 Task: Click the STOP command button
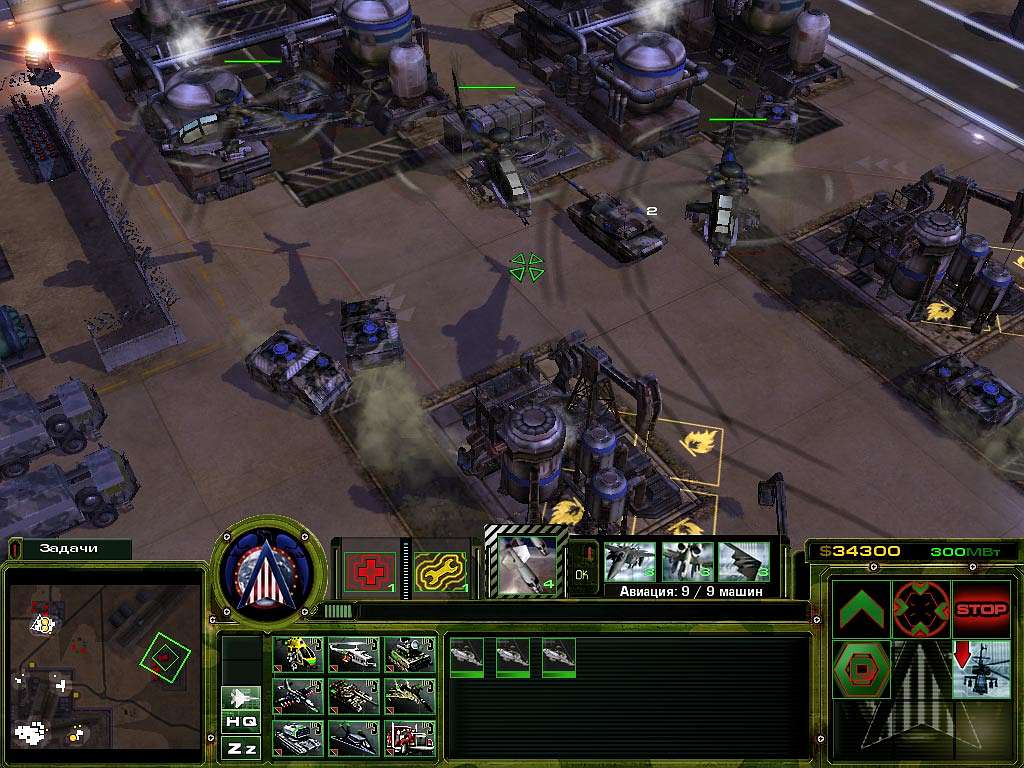click(x=980, y=609)
